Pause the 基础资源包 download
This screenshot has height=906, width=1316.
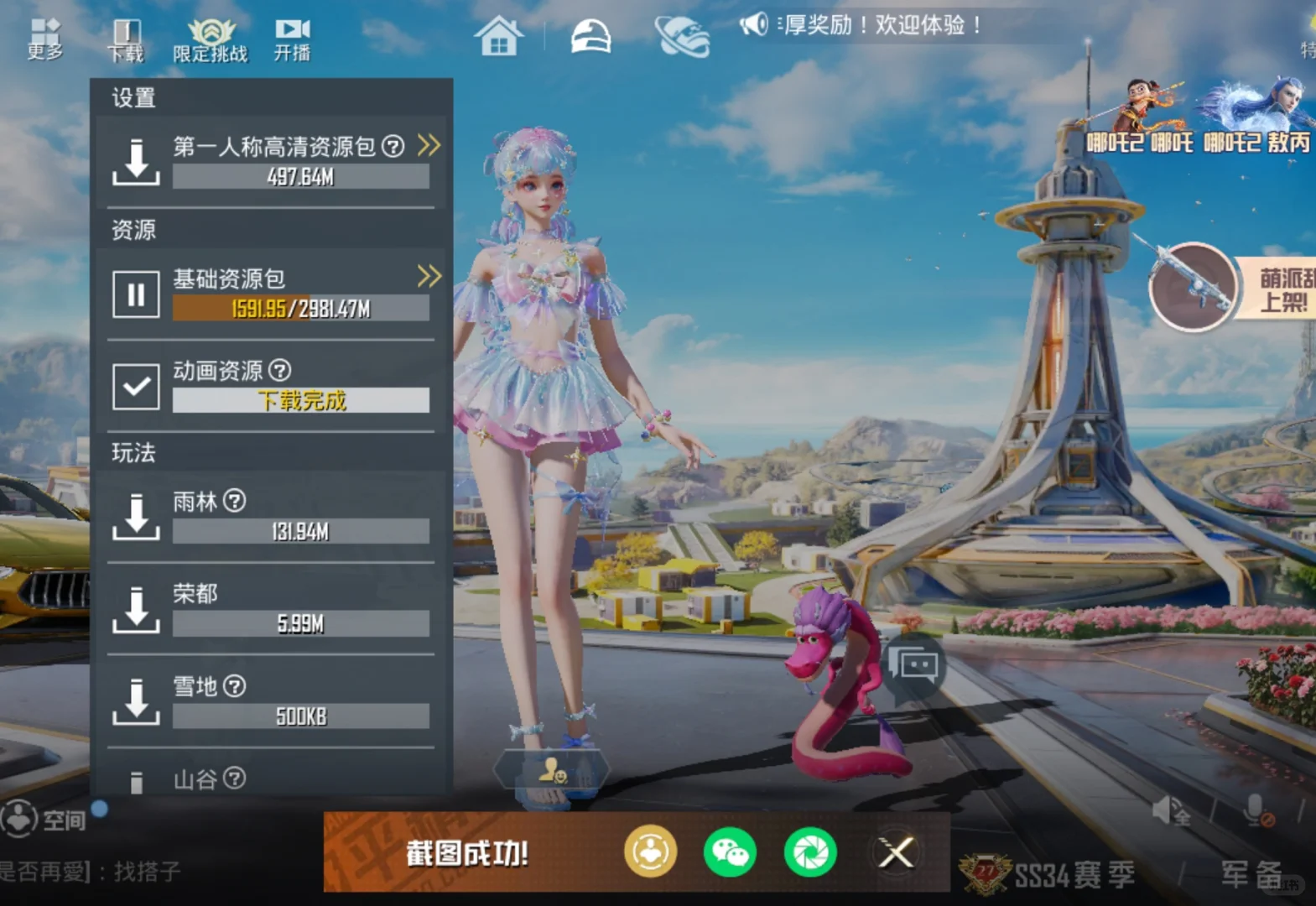click(x=135, y=295)
